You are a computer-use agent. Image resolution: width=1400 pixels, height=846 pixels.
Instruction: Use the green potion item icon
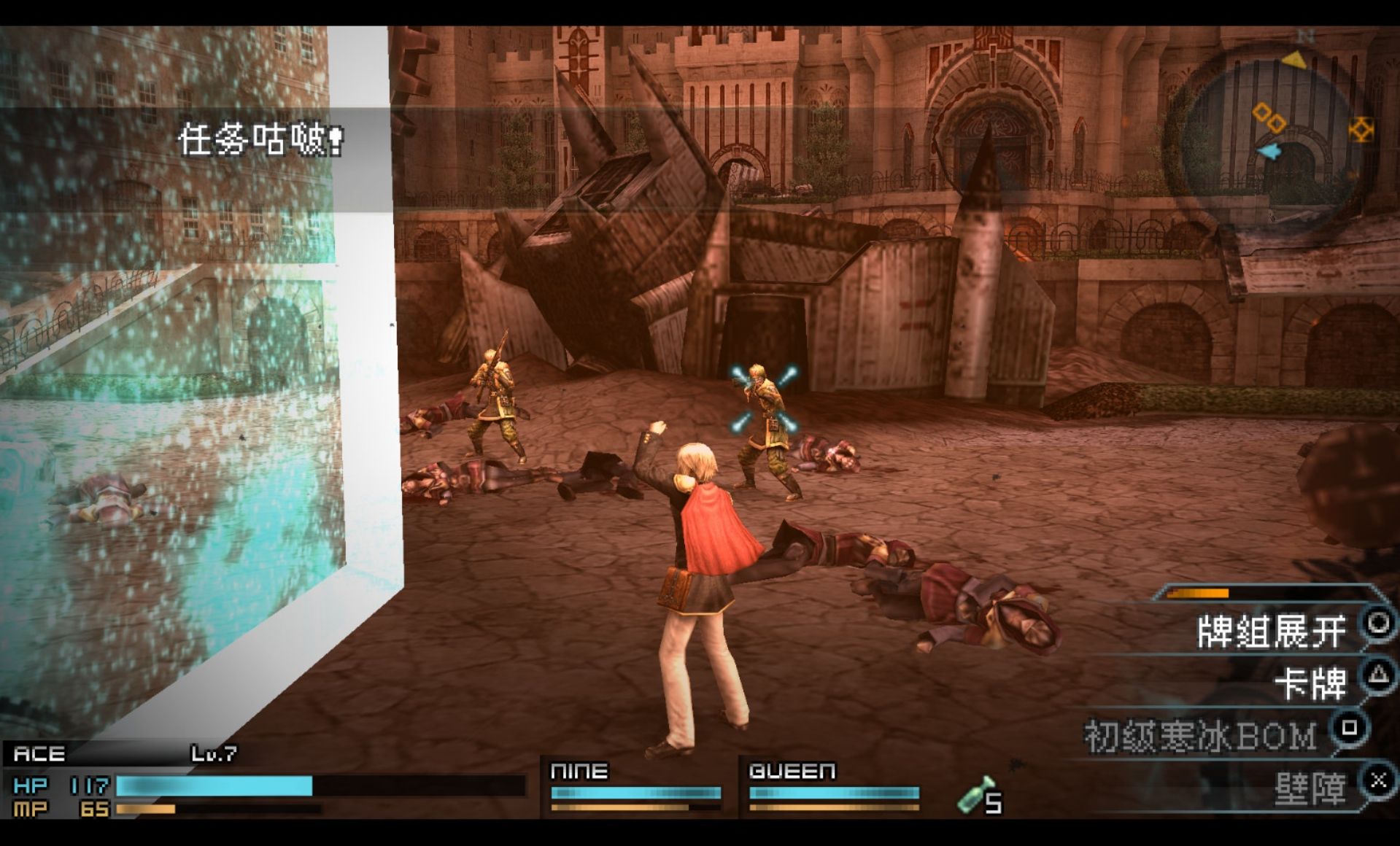click(x=975, y=796)
